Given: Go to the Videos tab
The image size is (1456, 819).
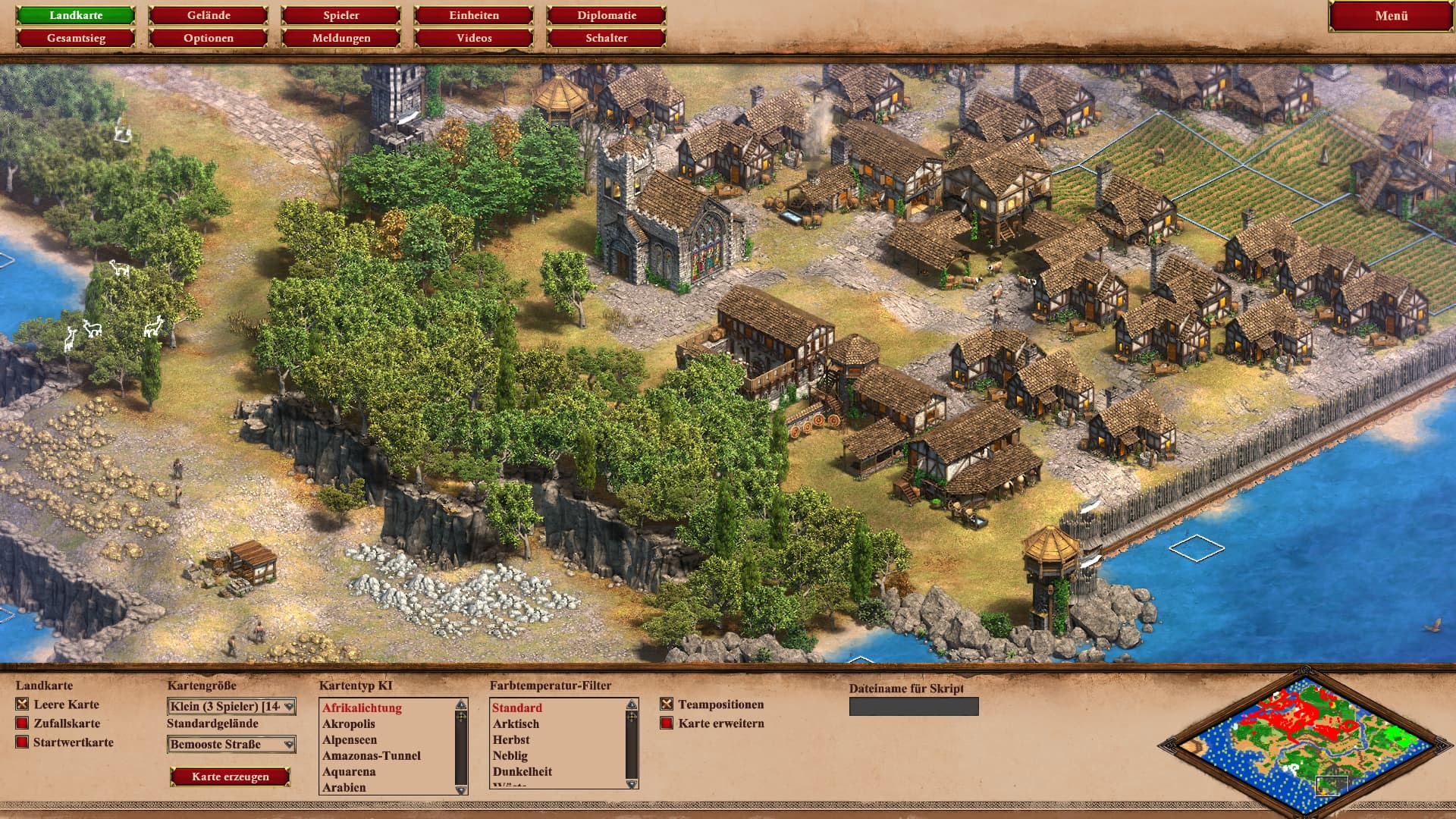Looking at the screenshot, I should tap(474, 38).
